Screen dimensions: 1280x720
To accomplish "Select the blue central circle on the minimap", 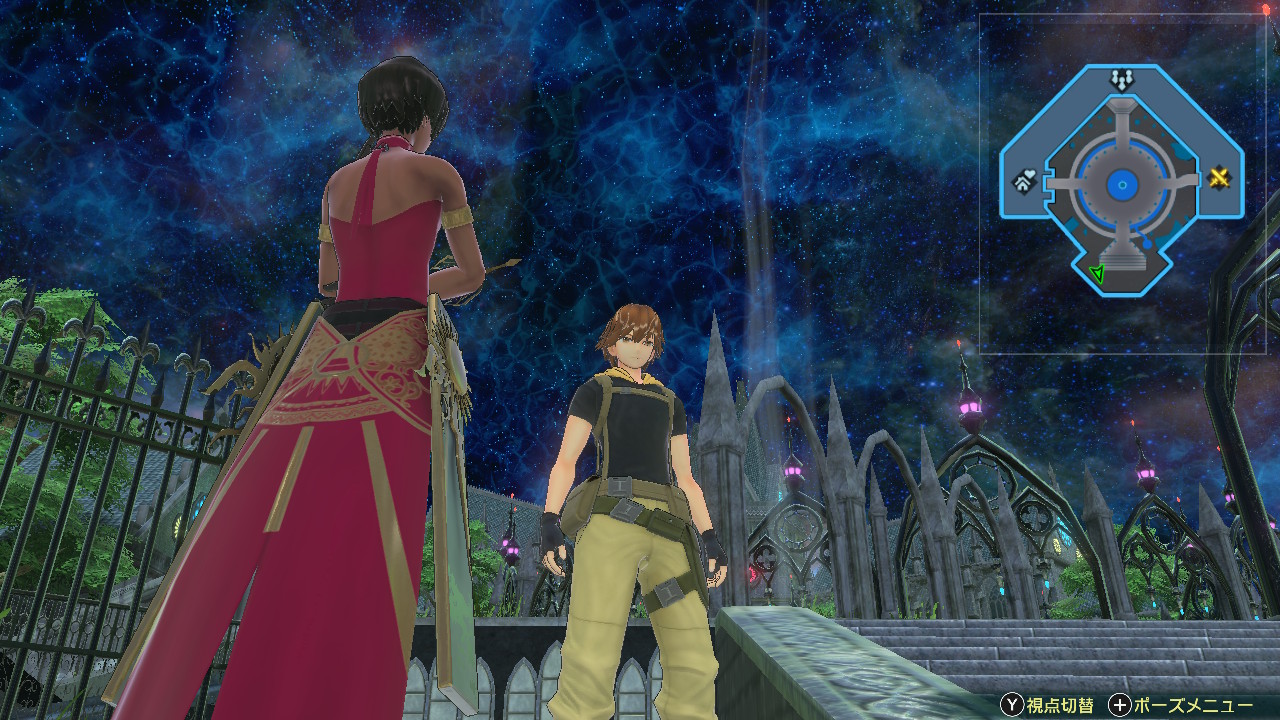I will (x=1122, y=184).
